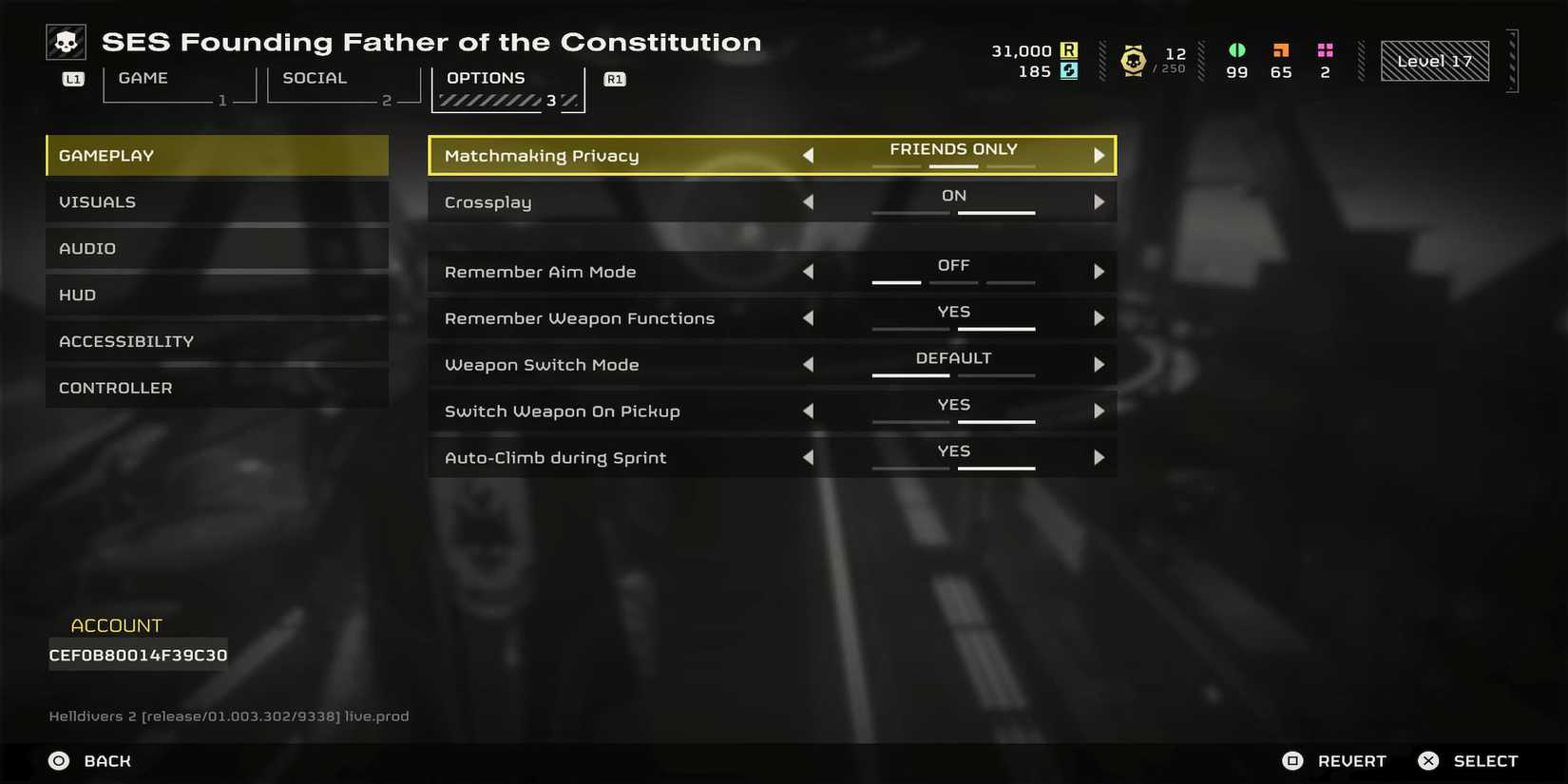This screenshot has width=1568, height=784.
Task: Click the right arrow on Auto-Climb during Sprint
Action: pyautogui.click(x=1100, y=457)
